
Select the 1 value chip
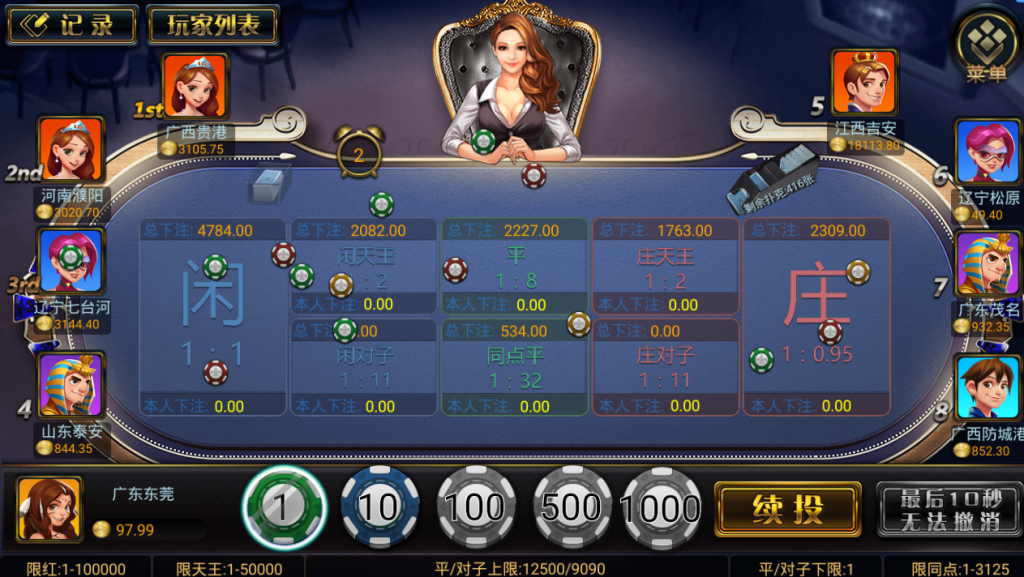(x=284, y=508)
